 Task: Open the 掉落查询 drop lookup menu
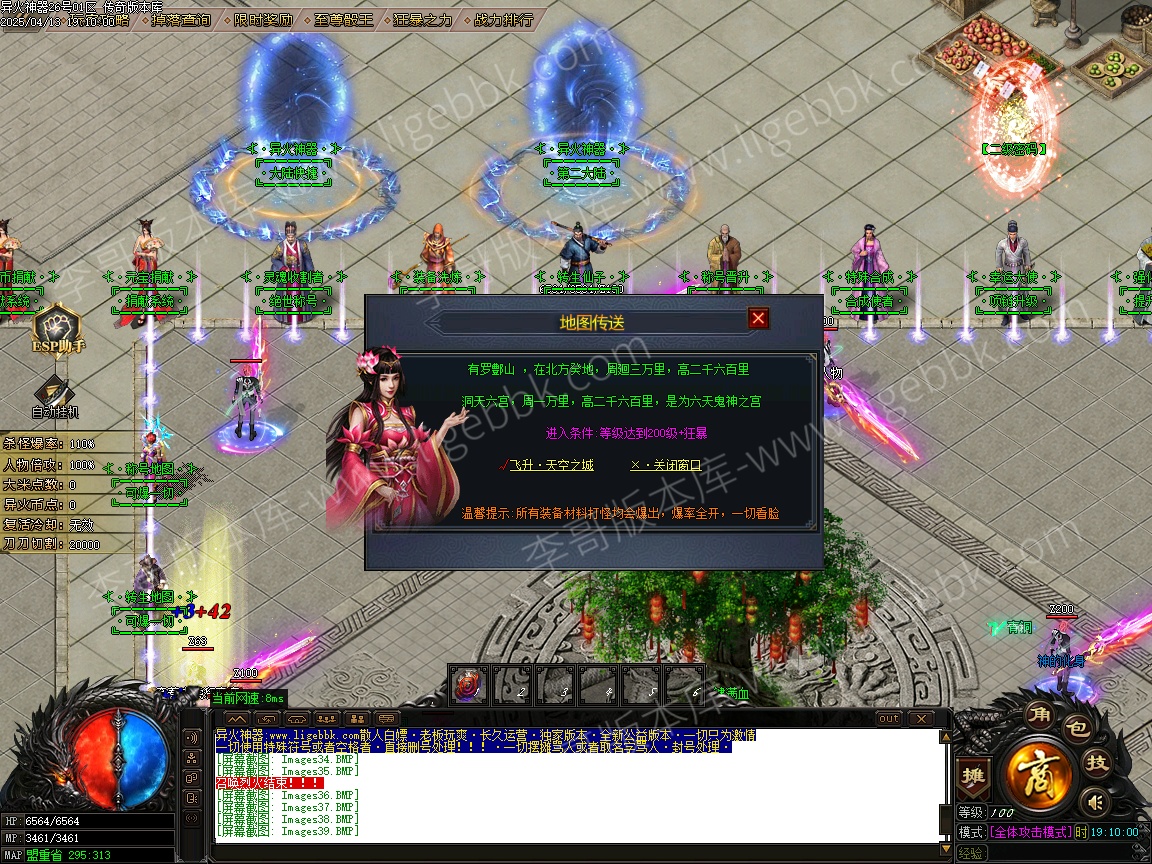coord(182,19)
